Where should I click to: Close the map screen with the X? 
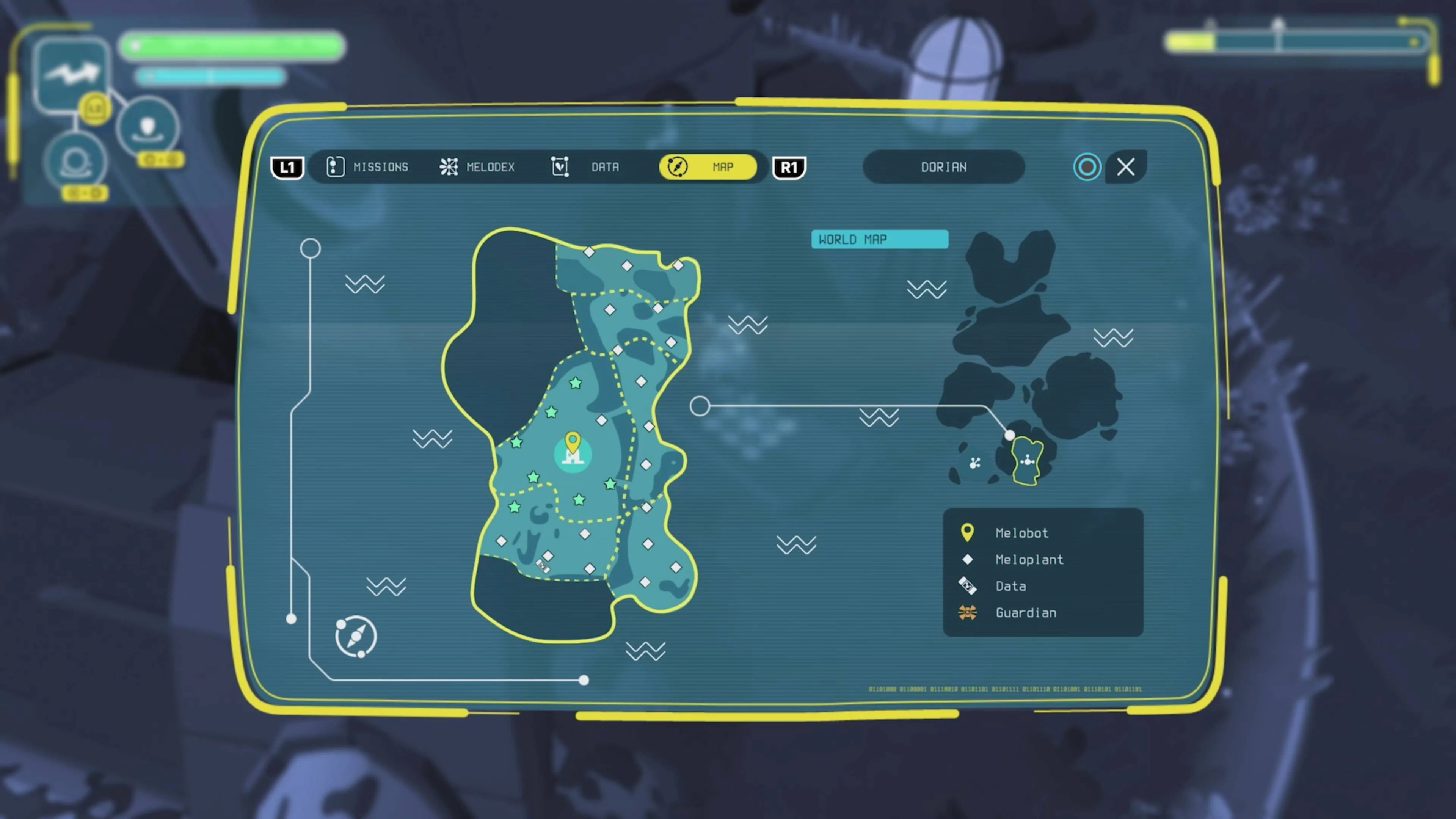coord(1125,167)
